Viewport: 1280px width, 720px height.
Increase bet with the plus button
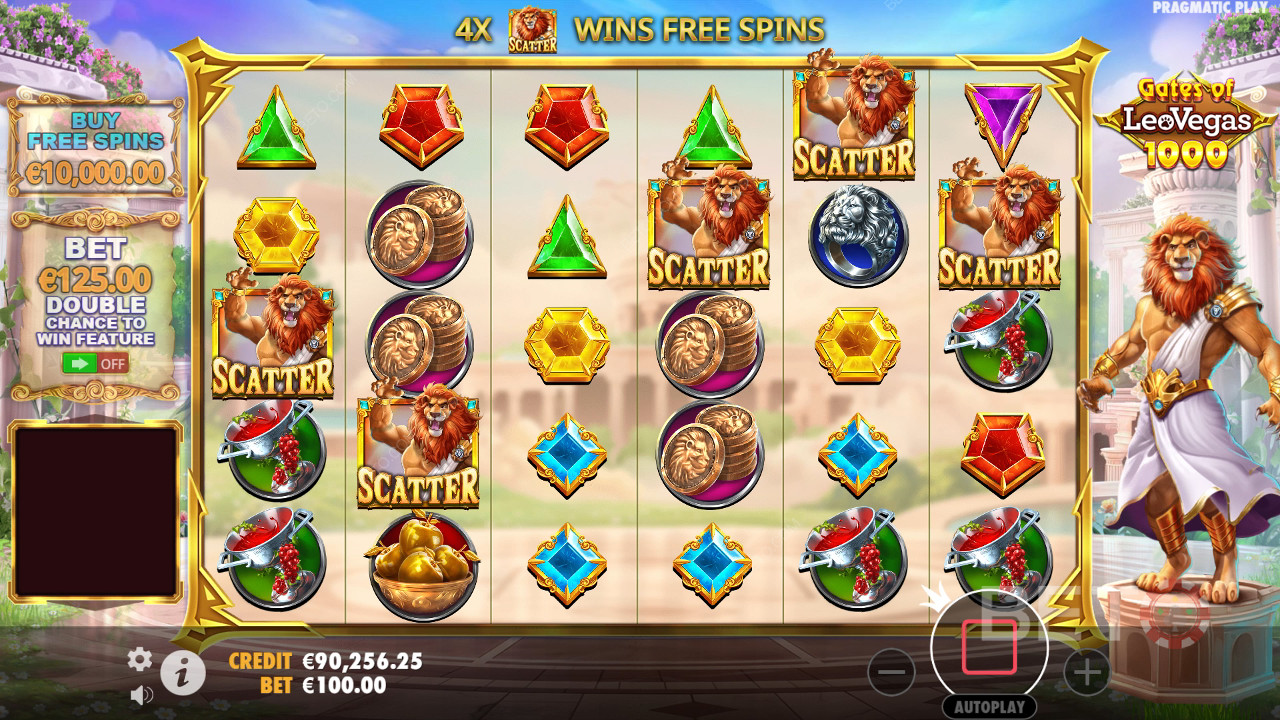(1086, 672)
